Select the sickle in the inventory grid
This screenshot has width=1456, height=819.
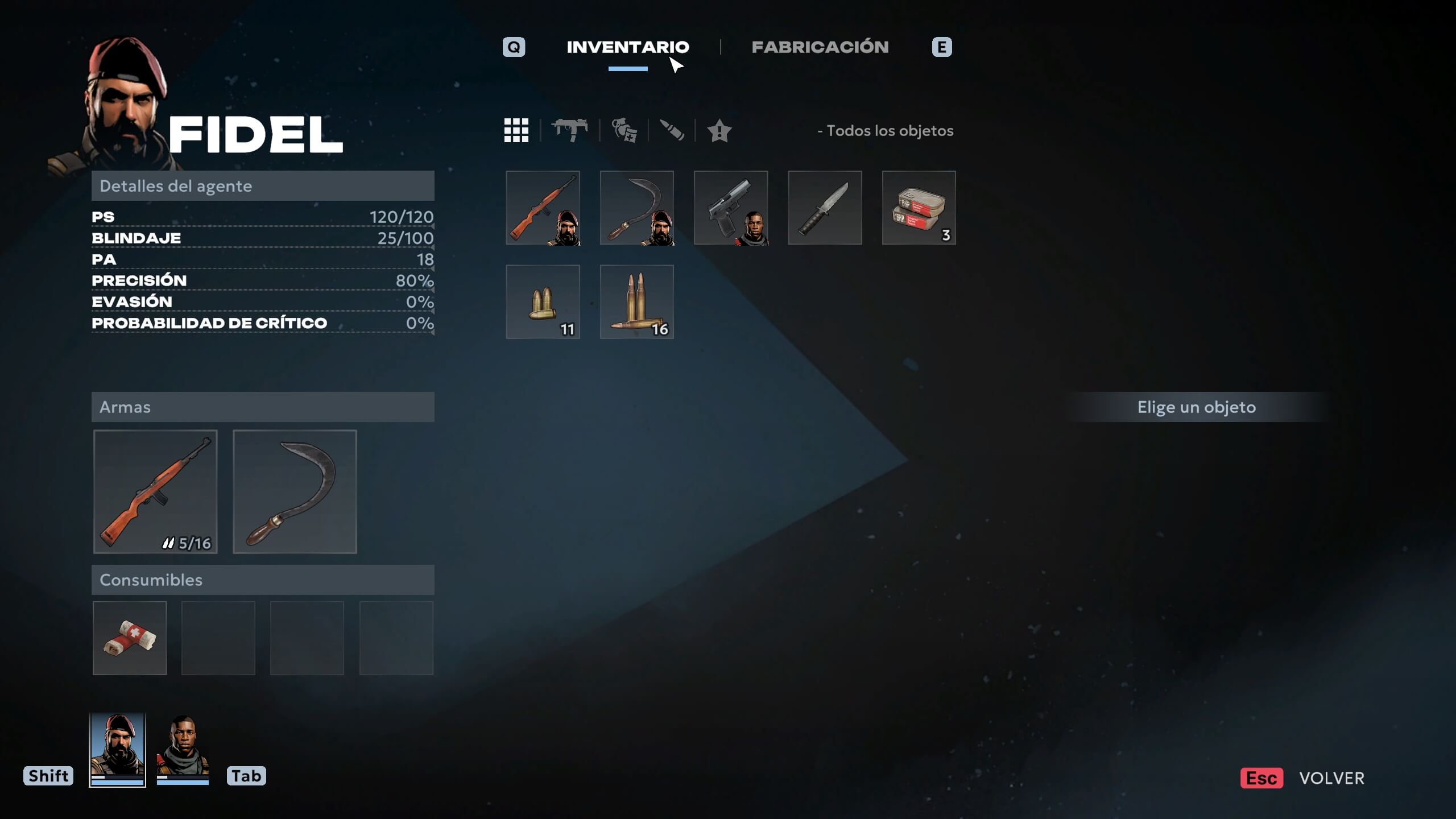(x=637, y=208)
